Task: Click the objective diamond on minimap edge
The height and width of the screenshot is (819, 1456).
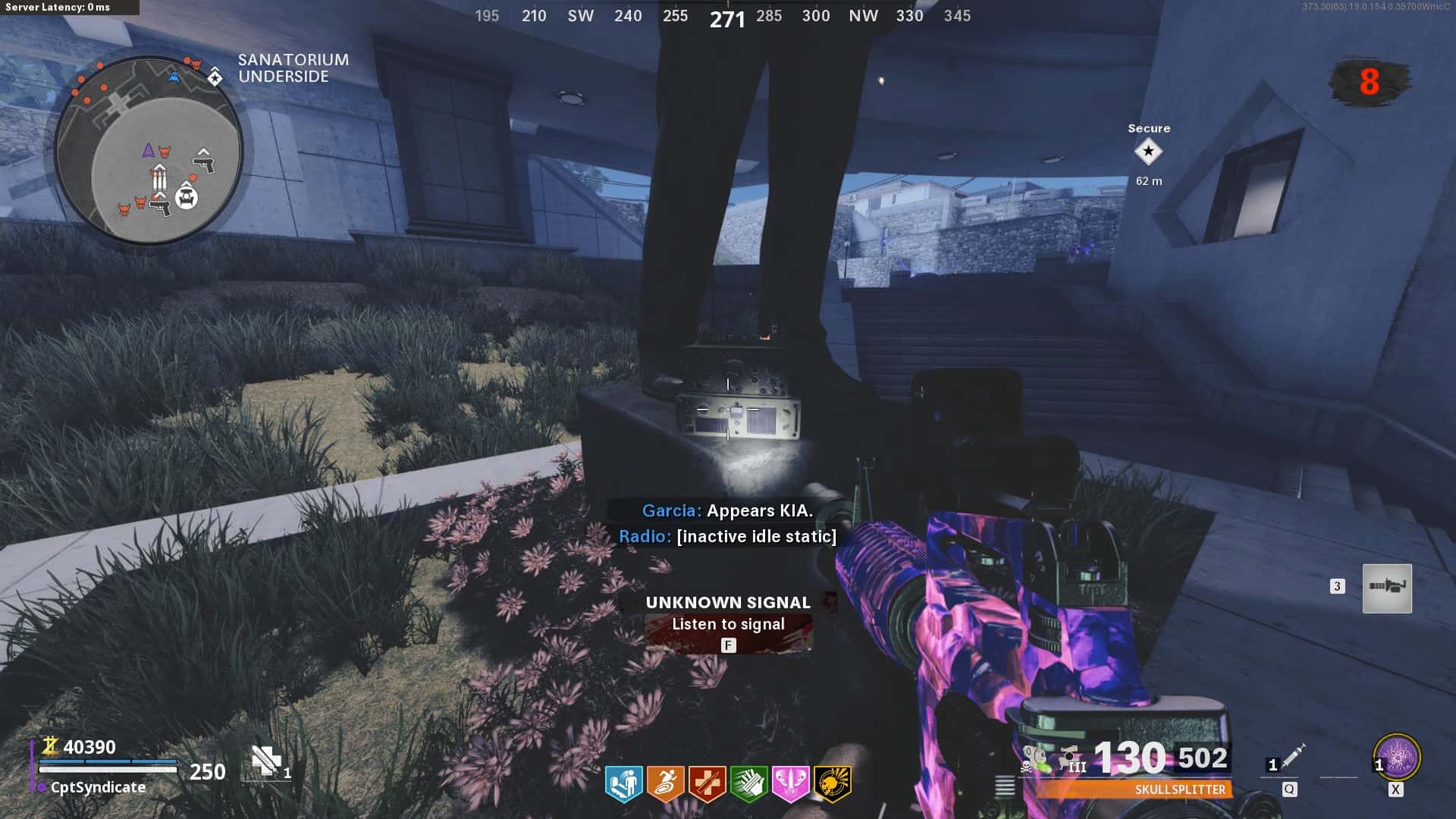Action: pyautogui.click(x=215, y=77)
